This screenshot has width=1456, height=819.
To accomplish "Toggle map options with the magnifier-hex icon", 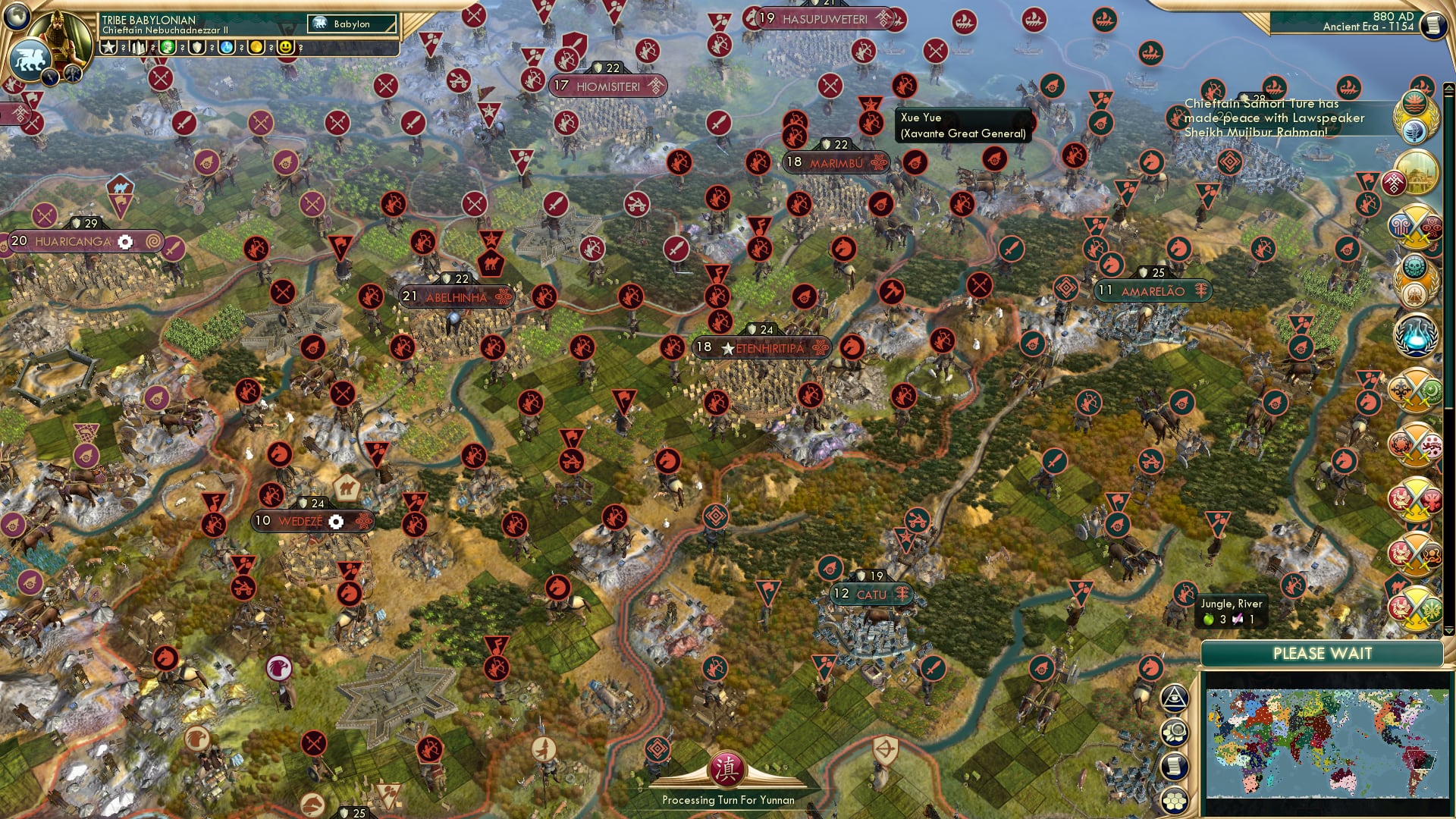I will 1174,731.
